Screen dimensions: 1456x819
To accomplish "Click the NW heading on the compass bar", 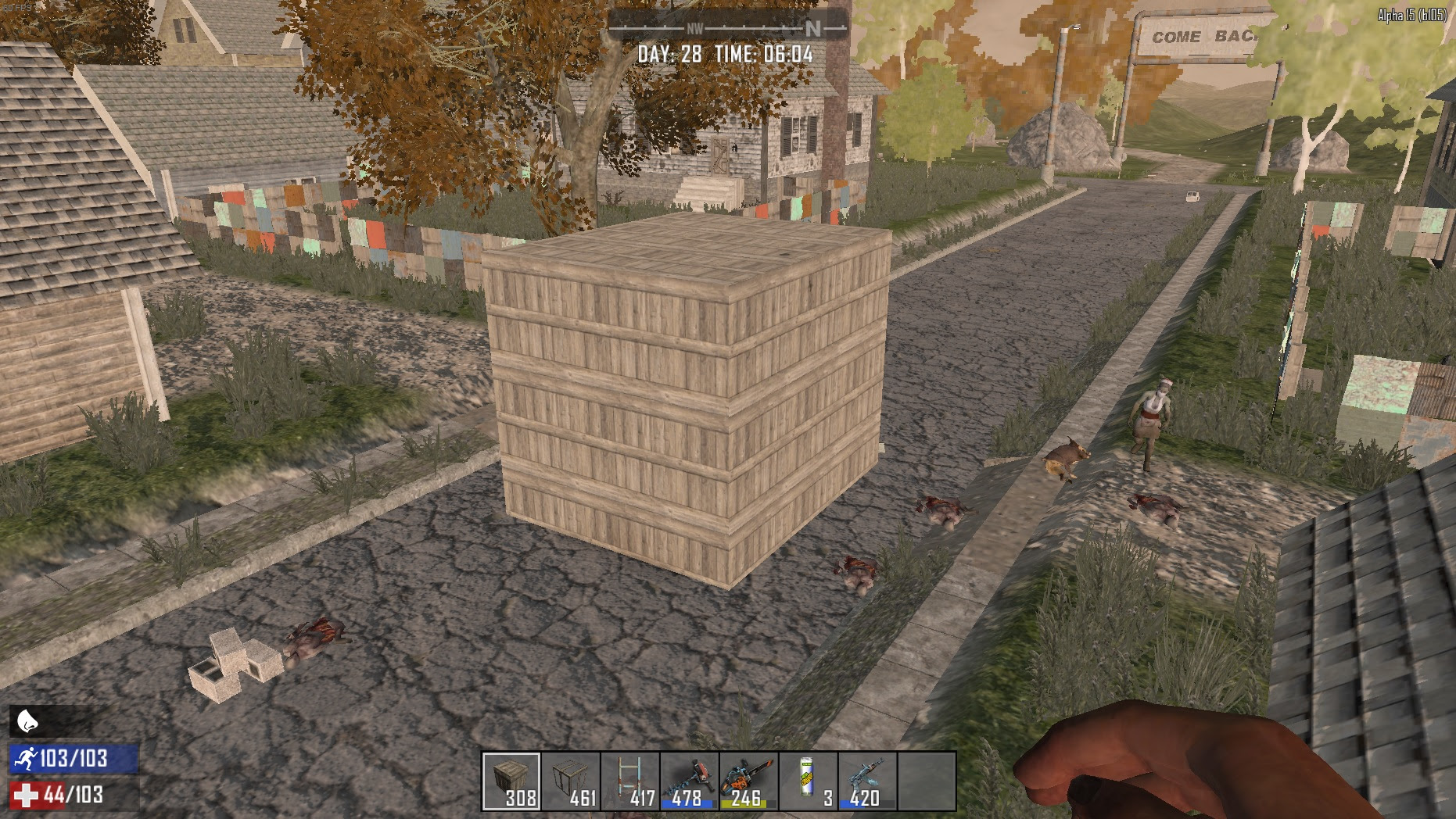I will coord(694,26).
